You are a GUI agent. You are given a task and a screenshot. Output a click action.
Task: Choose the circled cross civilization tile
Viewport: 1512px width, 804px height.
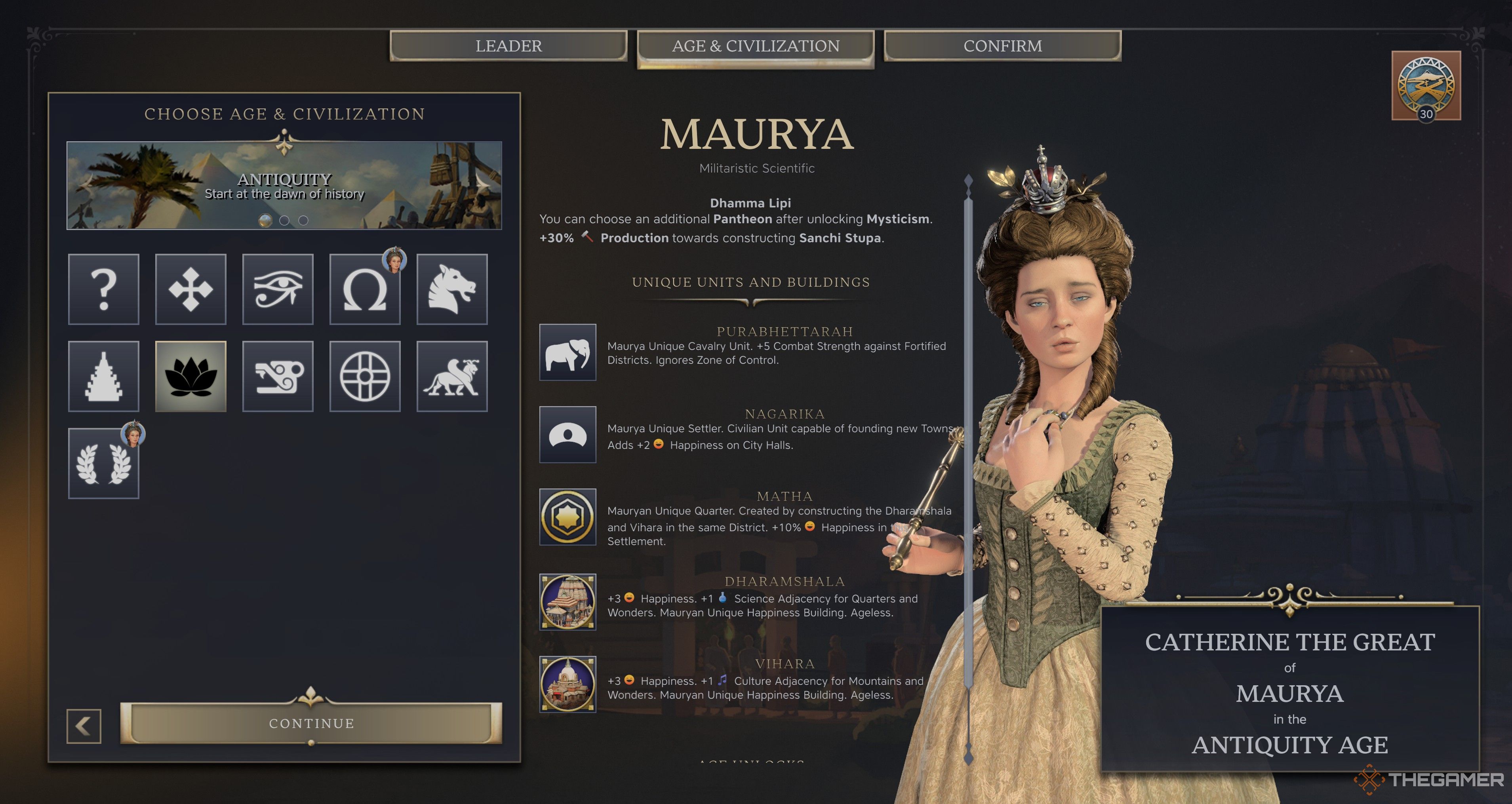(x=364, y=376)
